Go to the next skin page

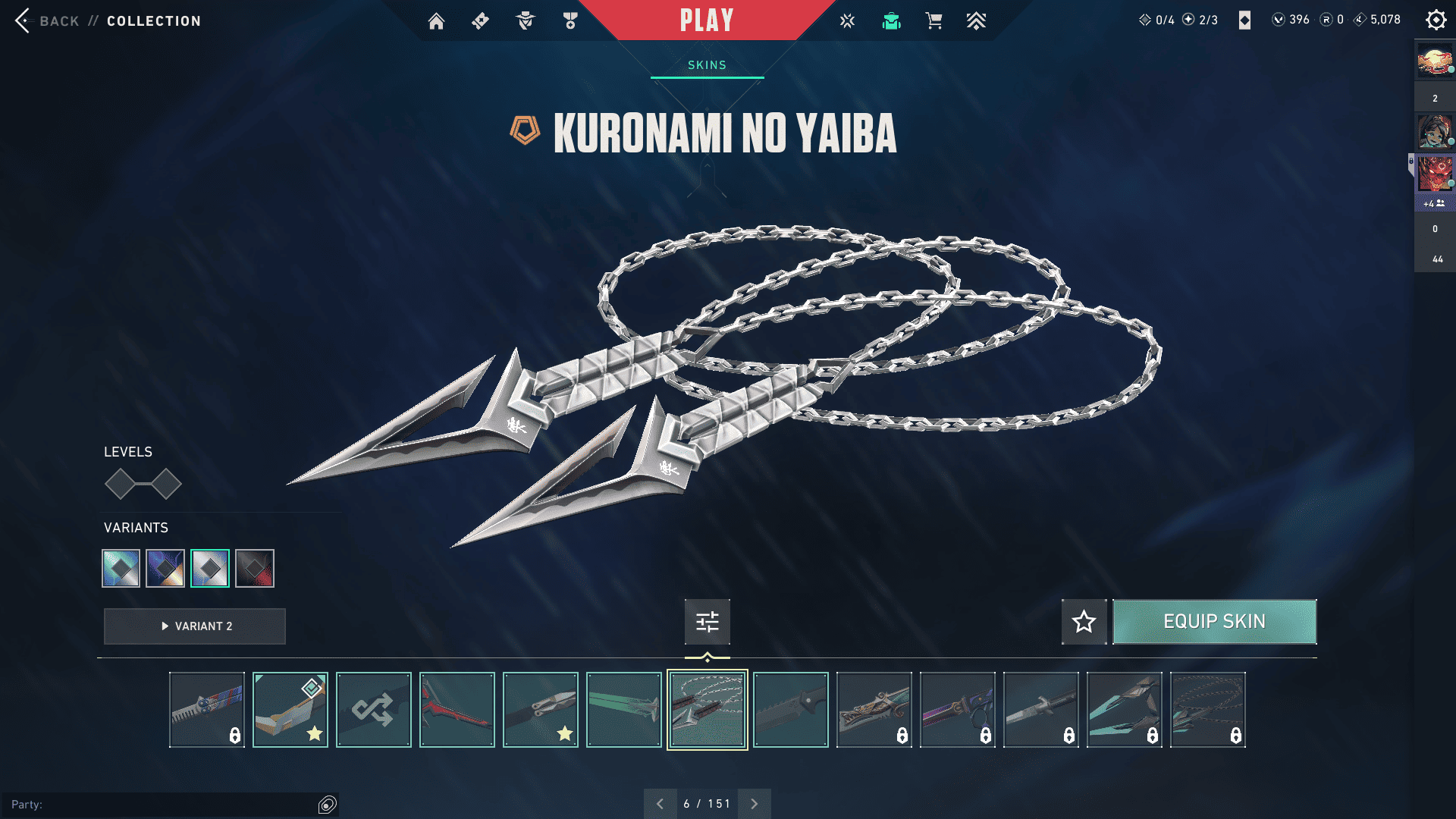click(754, 804)
